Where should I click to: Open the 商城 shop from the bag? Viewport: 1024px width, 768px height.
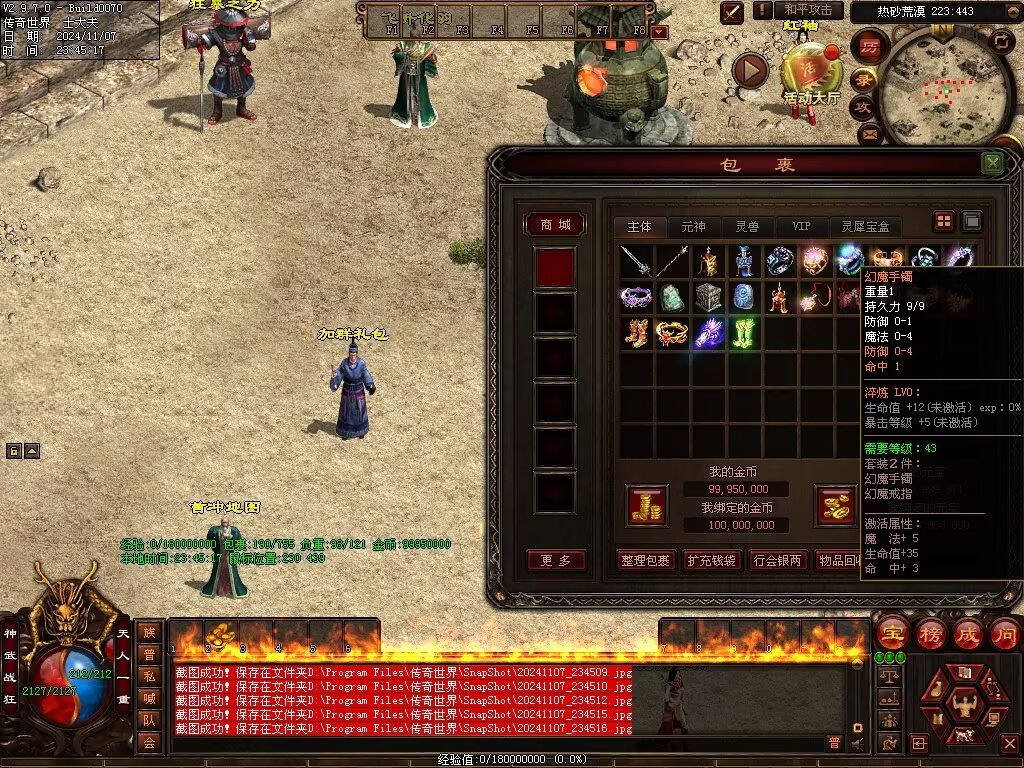(555, 225)
